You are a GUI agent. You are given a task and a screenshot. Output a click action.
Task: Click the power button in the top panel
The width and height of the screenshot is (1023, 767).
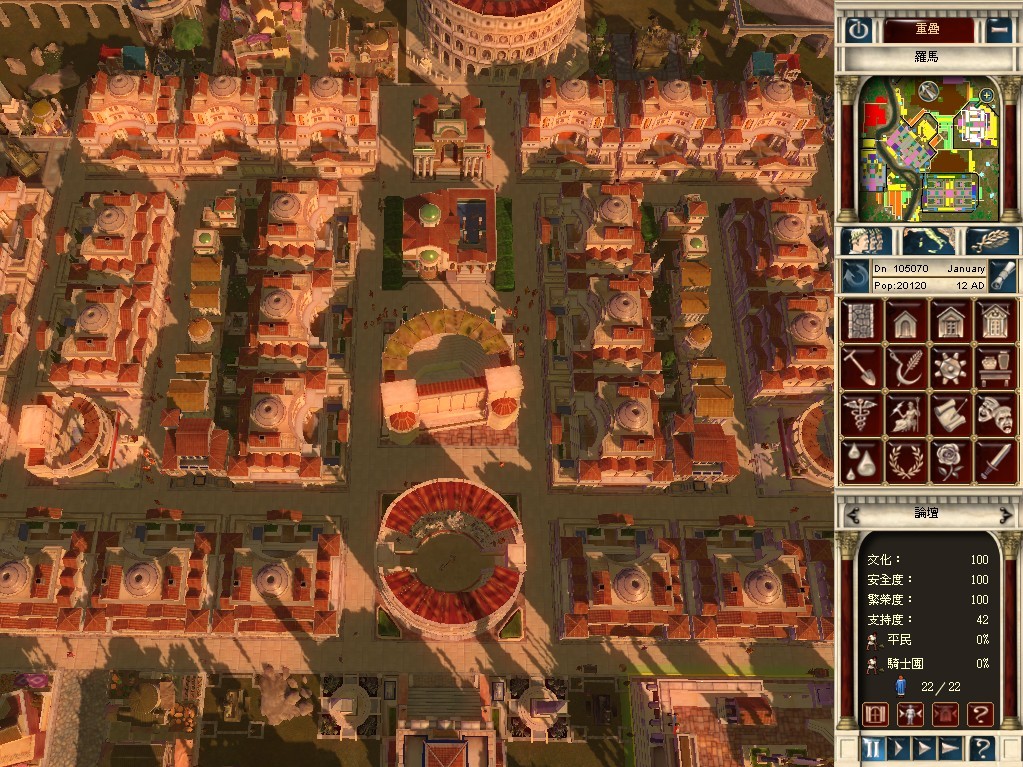pyautogui.click(x=857, y=29)
